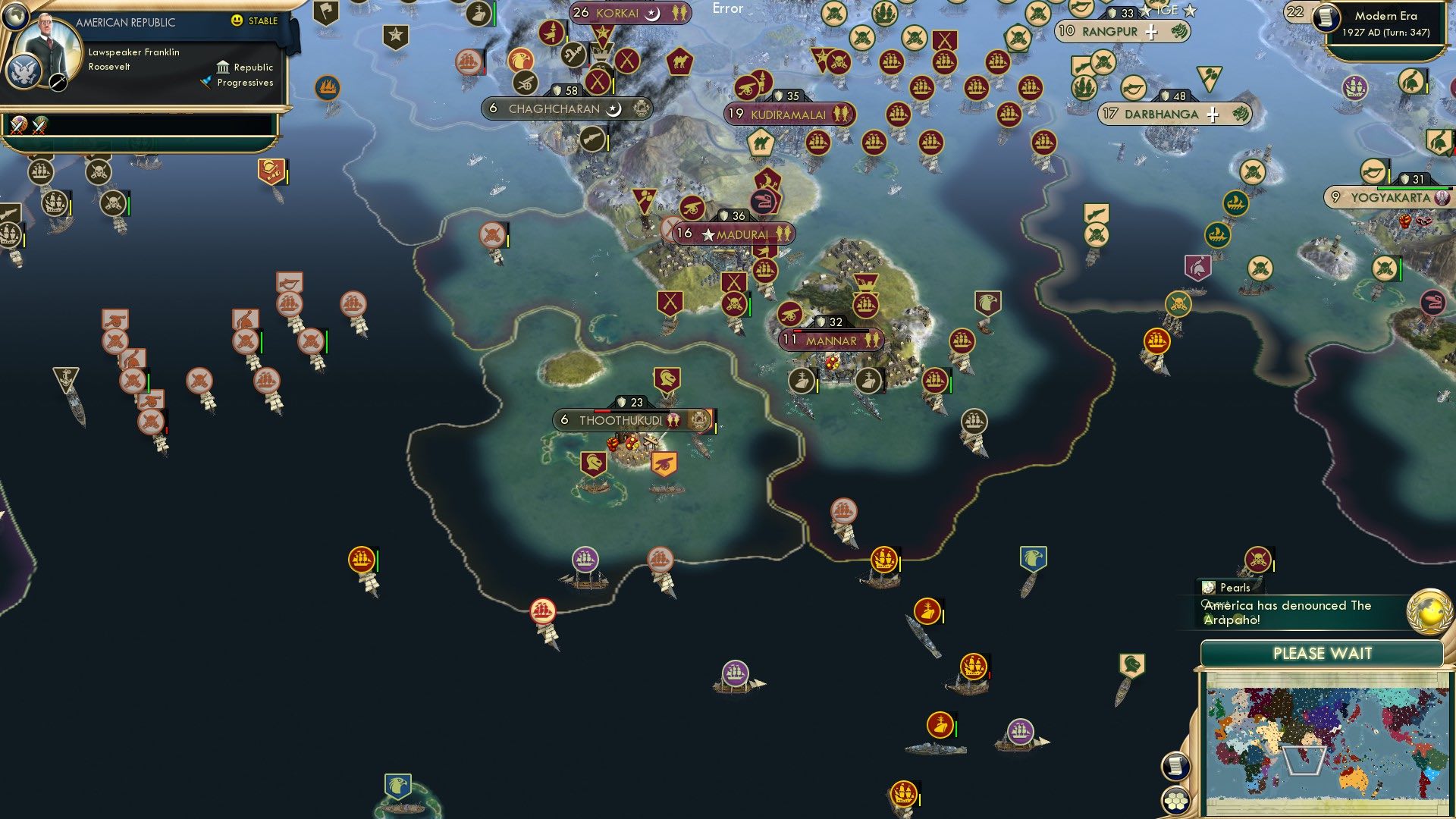Select the Madurai city banner
Viewport: 1456px width, 819px height.
click(732, 234)
